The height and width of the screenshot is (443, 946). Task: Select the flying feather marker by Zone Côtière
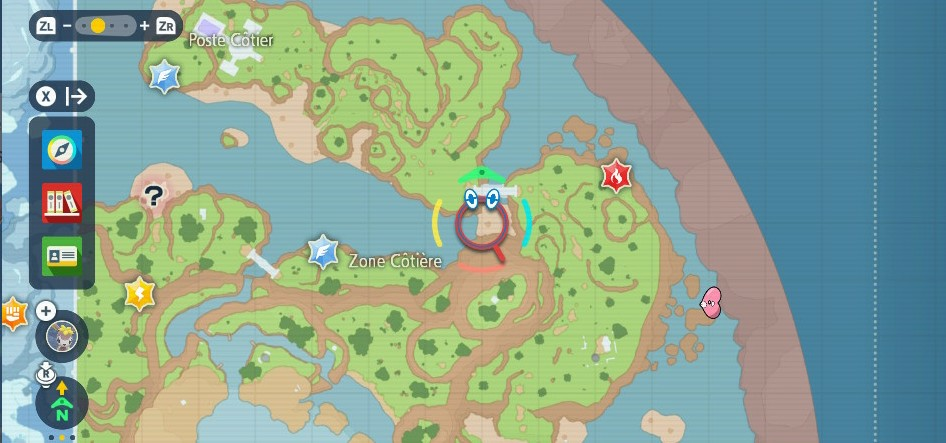point(322,251)
